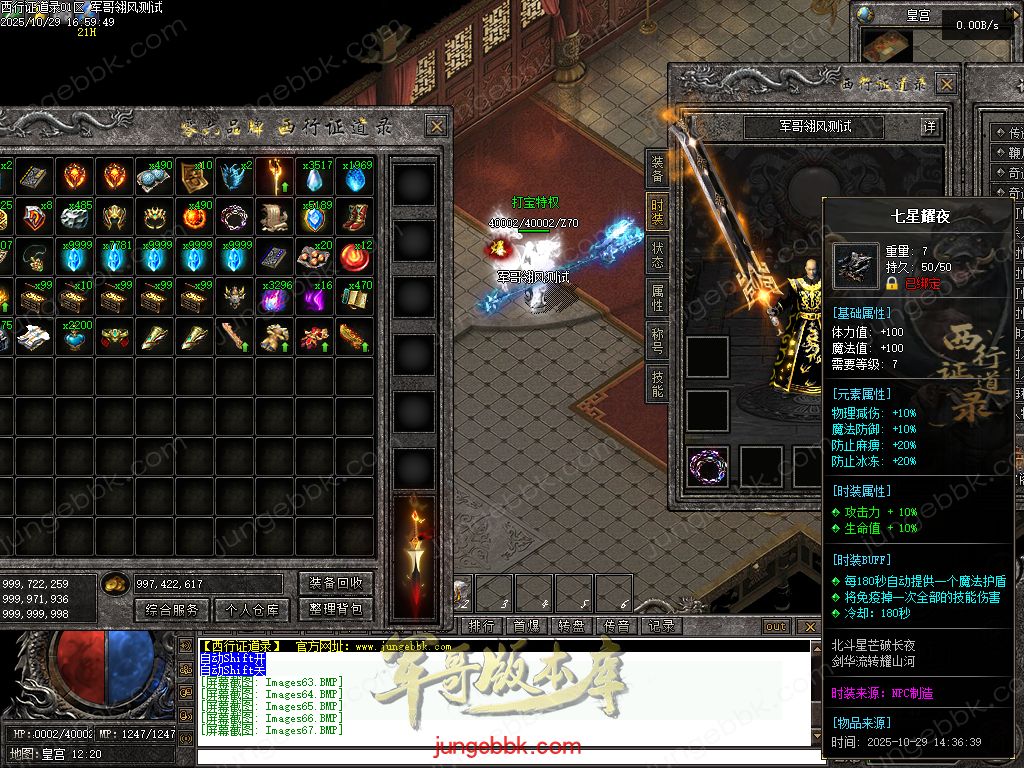The height and width of the screenshot is (768, 1024).
Task: Switch to the 称号 title tab
Action: [x=657, y=340]
